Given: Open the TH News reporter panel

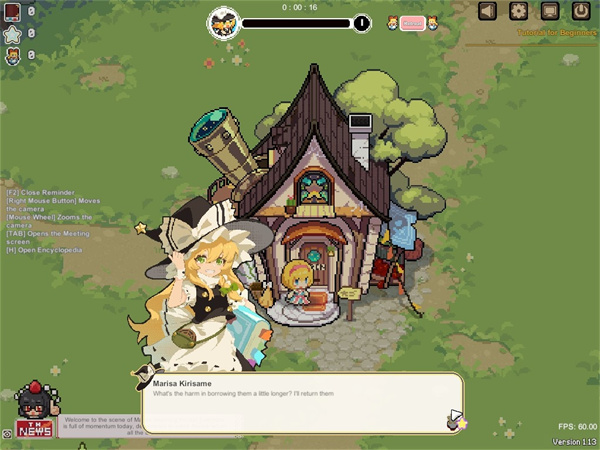Looking at the screenshot, I should [x=35, y=410].
